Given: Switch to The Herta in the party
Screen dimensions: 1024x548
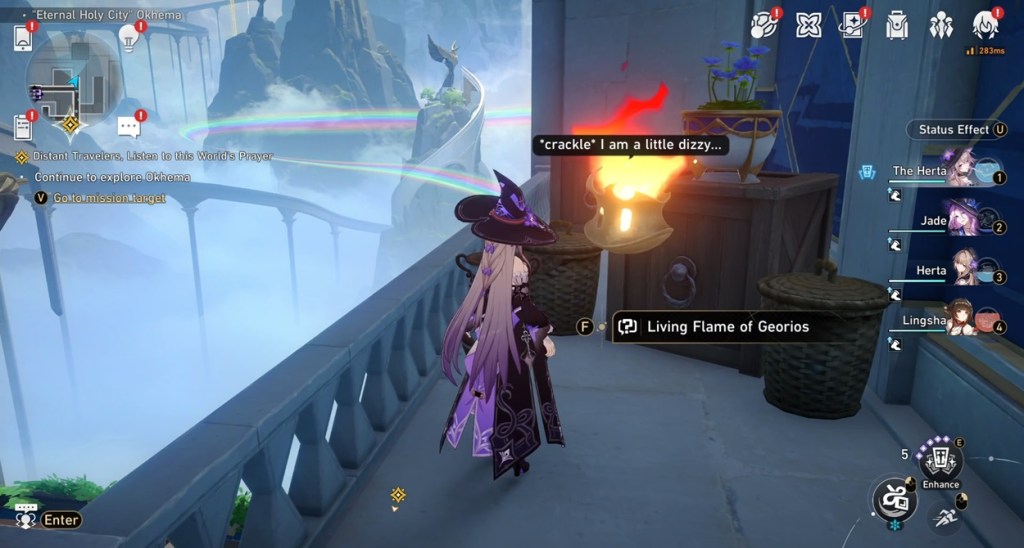Looking at the screenshot, I should click(960, 169).
